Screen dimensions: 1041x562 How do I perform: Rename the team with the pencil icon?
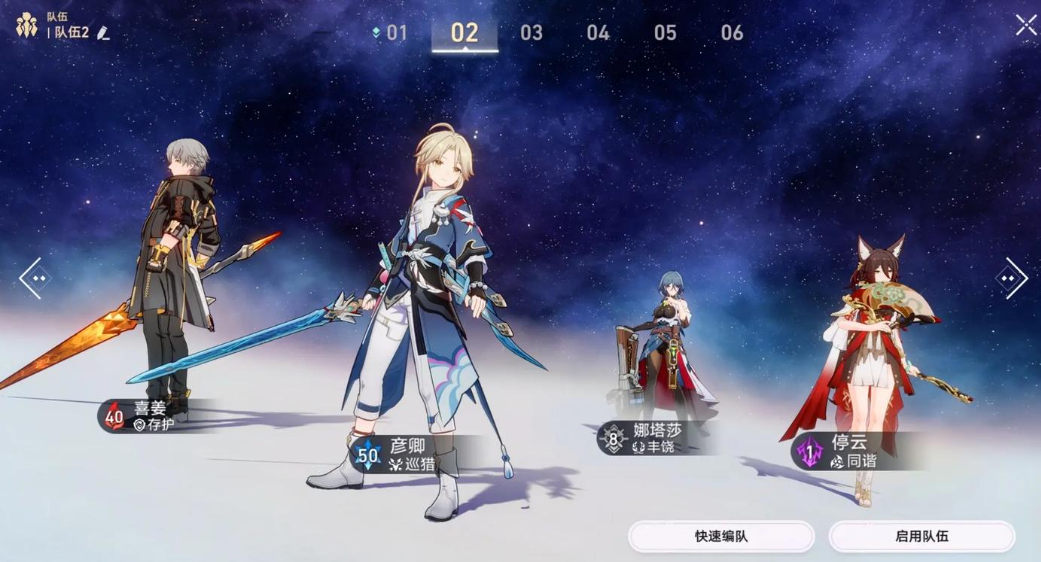[103, 33]
